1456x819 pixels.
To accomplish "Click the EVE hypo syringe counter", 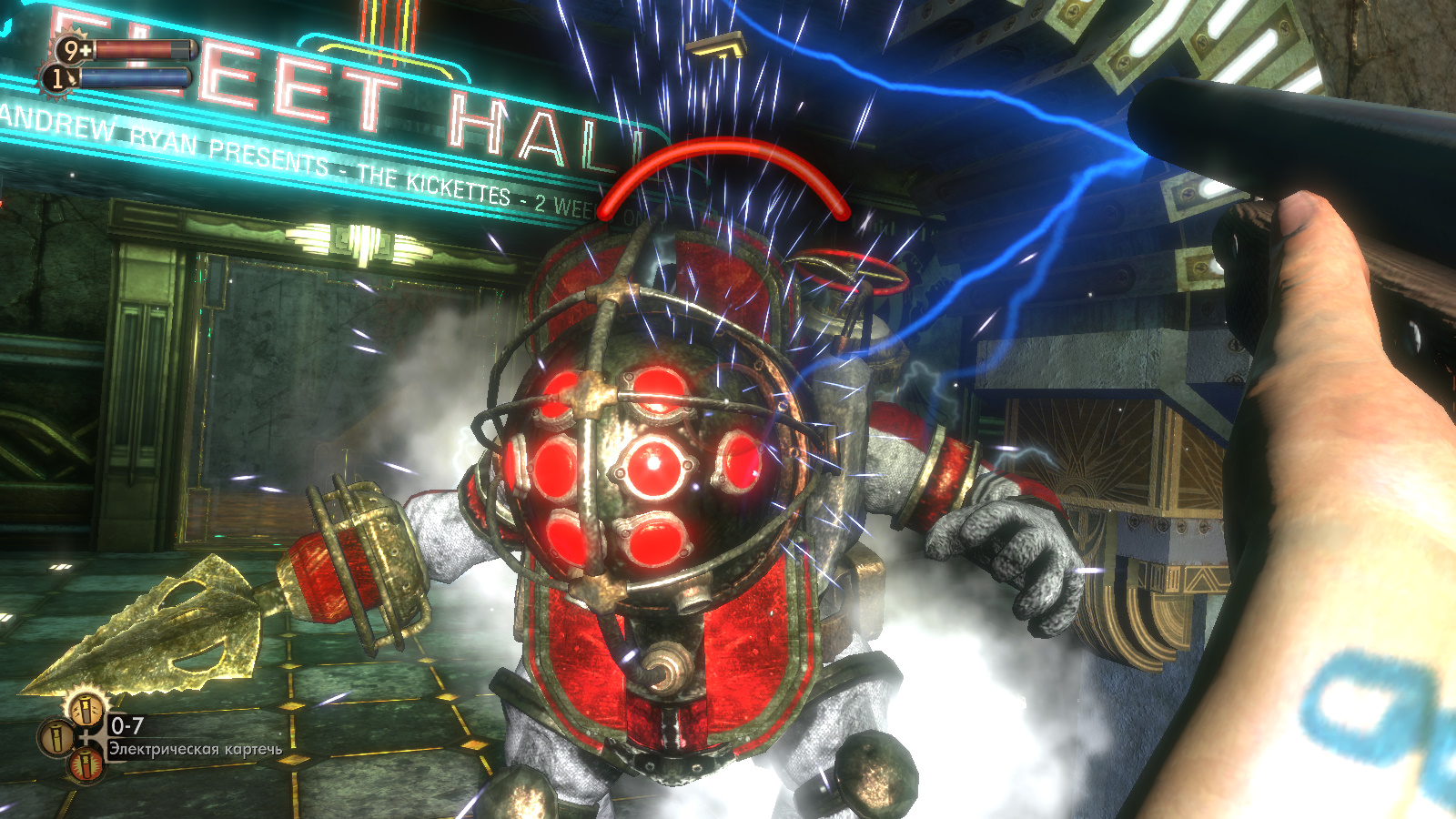I will tap(58, 78).
